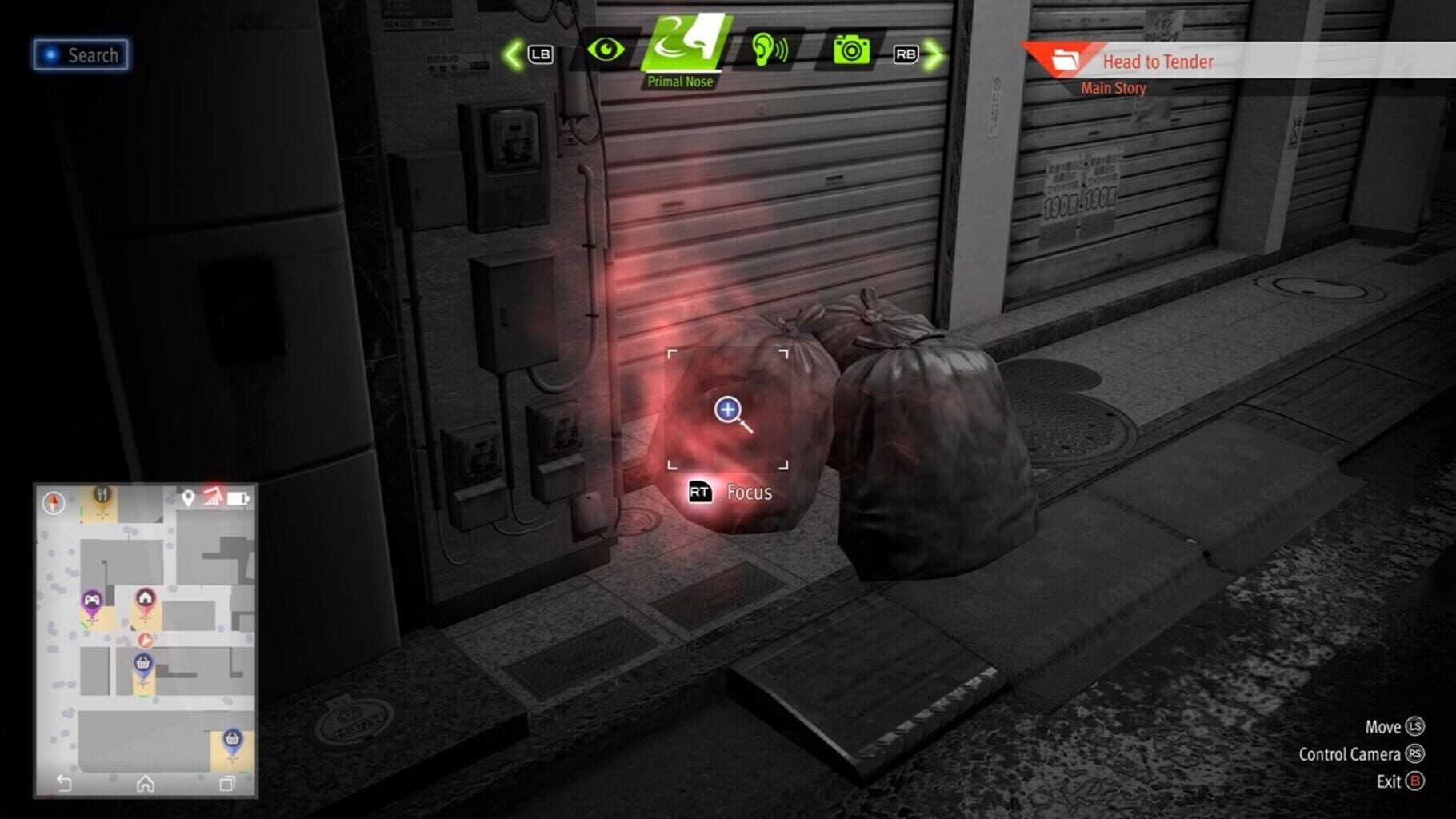Activate the hearing ear sense icon
1456x819 pixels.
click(x=770, y=50)
